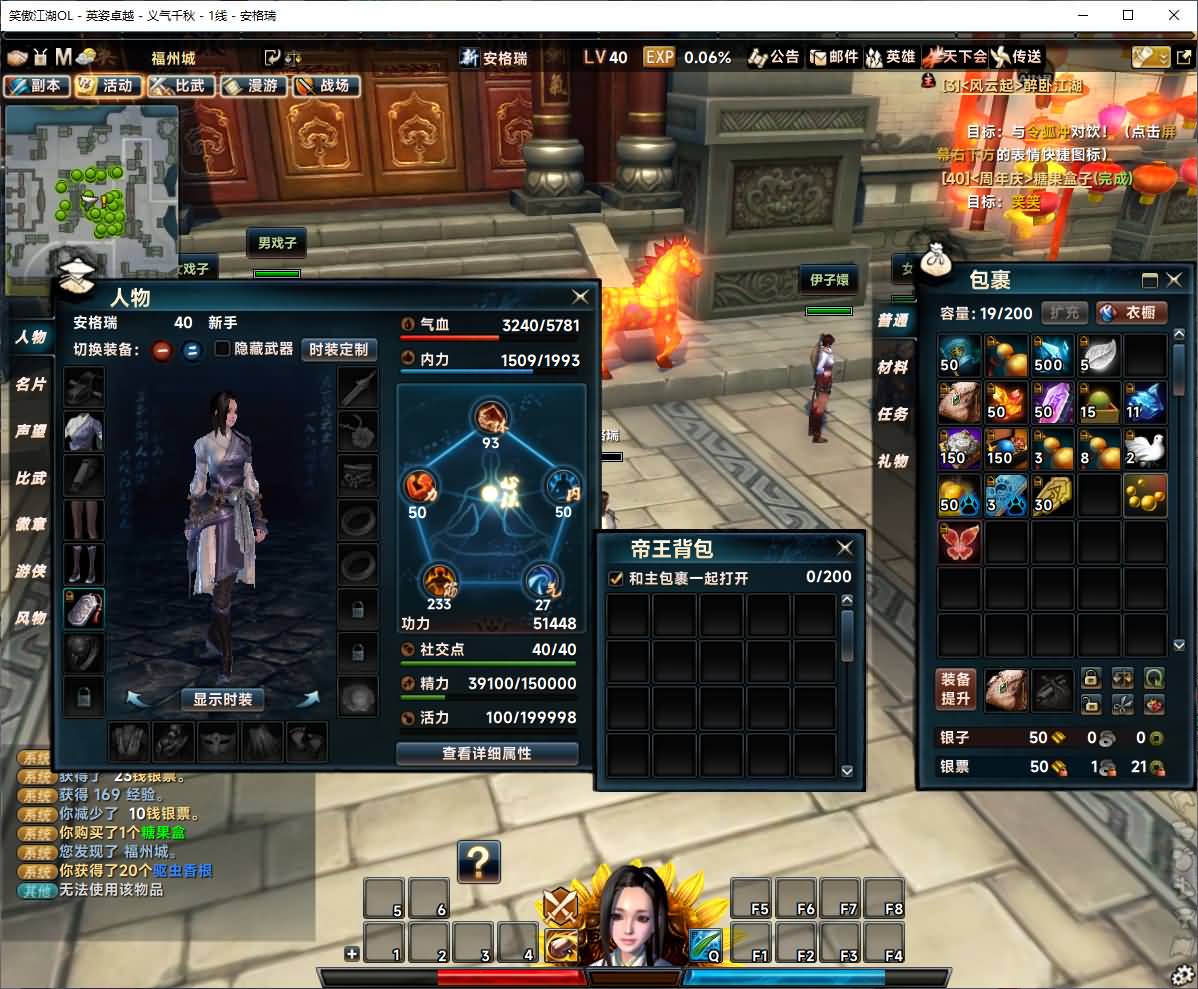Maximize the game window
Image resolution: width=1198 pixels, height=989 pixels.
tap(1128, 15)
